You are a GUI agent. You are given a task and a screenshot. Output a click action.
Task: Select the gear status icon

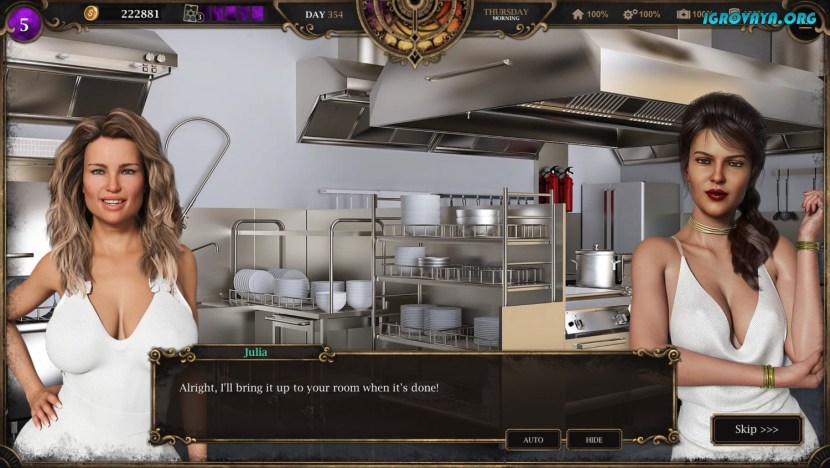629,14
